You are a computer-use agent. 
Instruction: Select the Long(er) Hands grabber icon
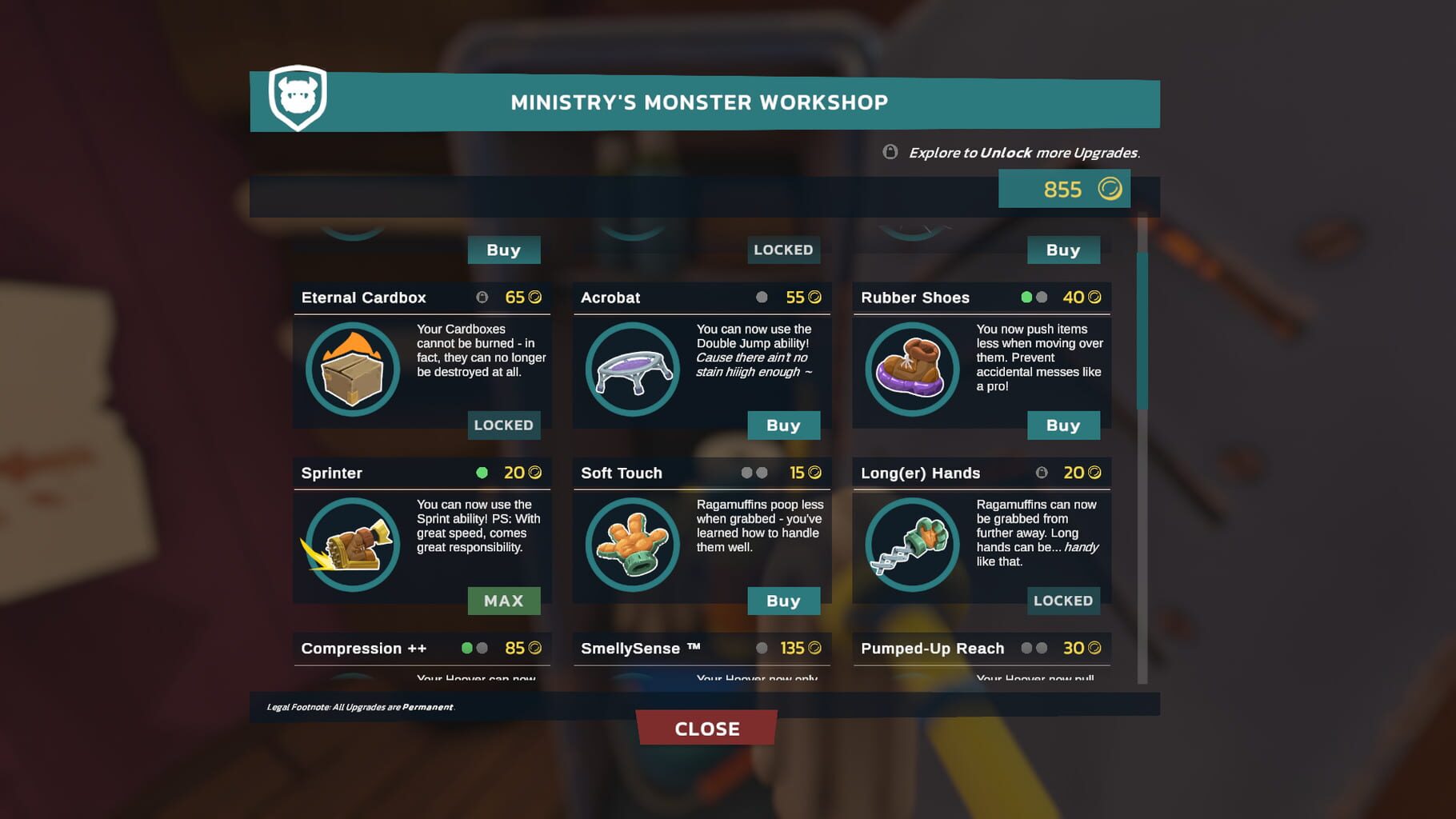coord(911,545)
